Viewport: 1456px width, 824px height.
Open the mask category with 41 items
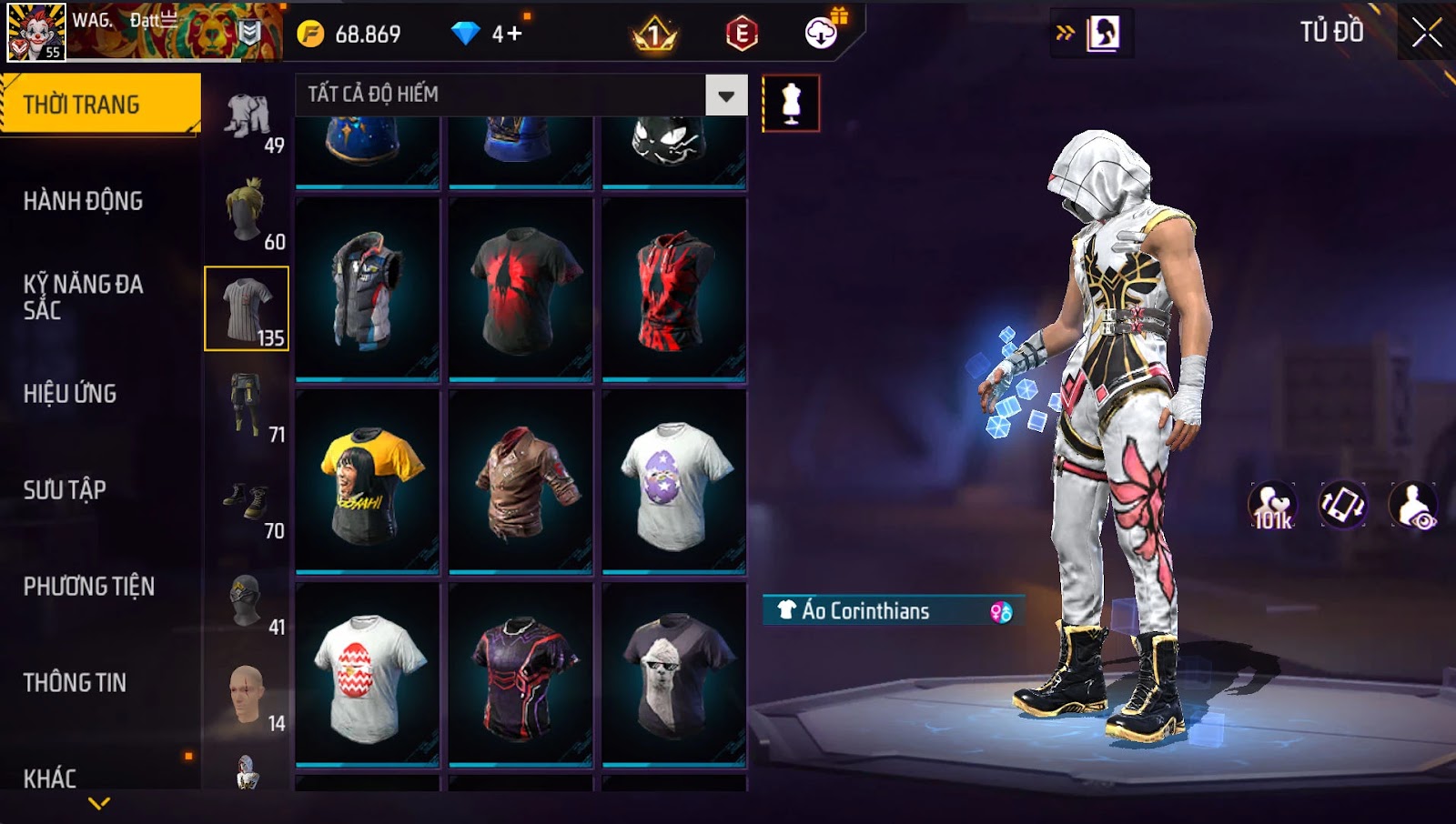(x=248, y=600)
